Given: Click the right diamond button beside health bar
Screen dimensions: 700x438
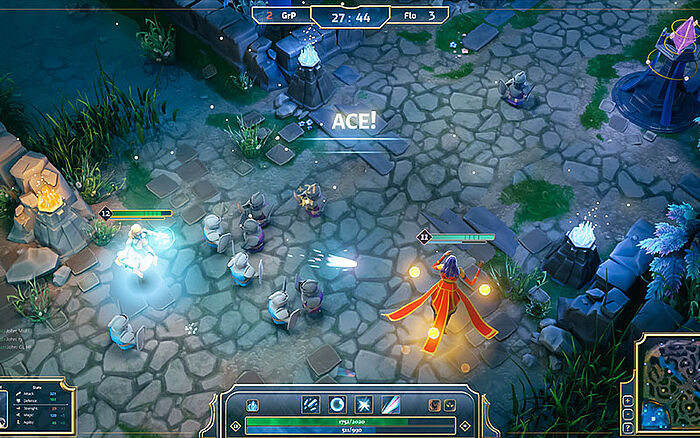Looking at the screenshot, I should (x=464, y=425).
